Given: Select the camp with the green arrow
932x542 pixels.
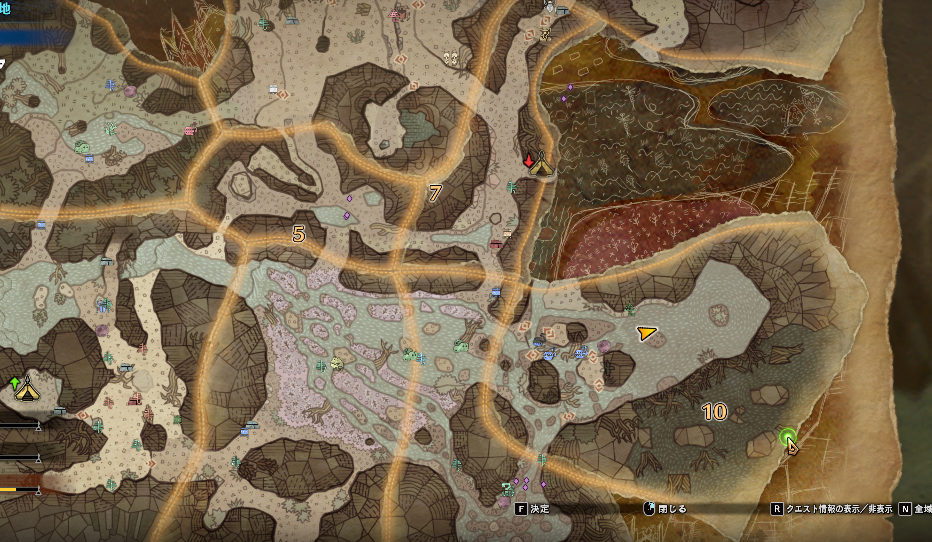Looking at the screenshot, I should (x=25, y=386).
